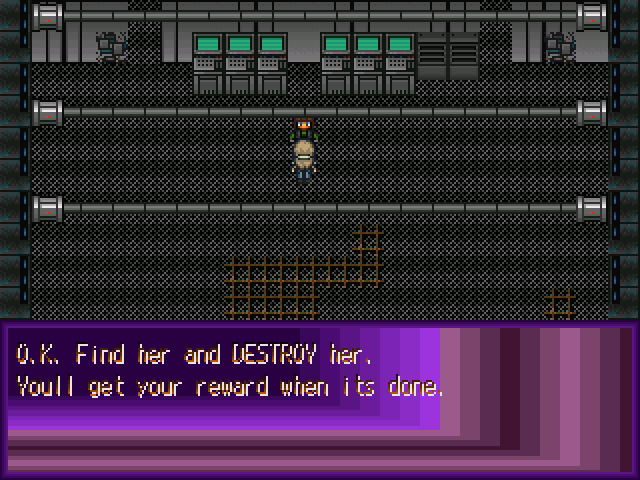Advance the purple dialogue message box
This screenshot has width=640, height=480.
point(320,400)
